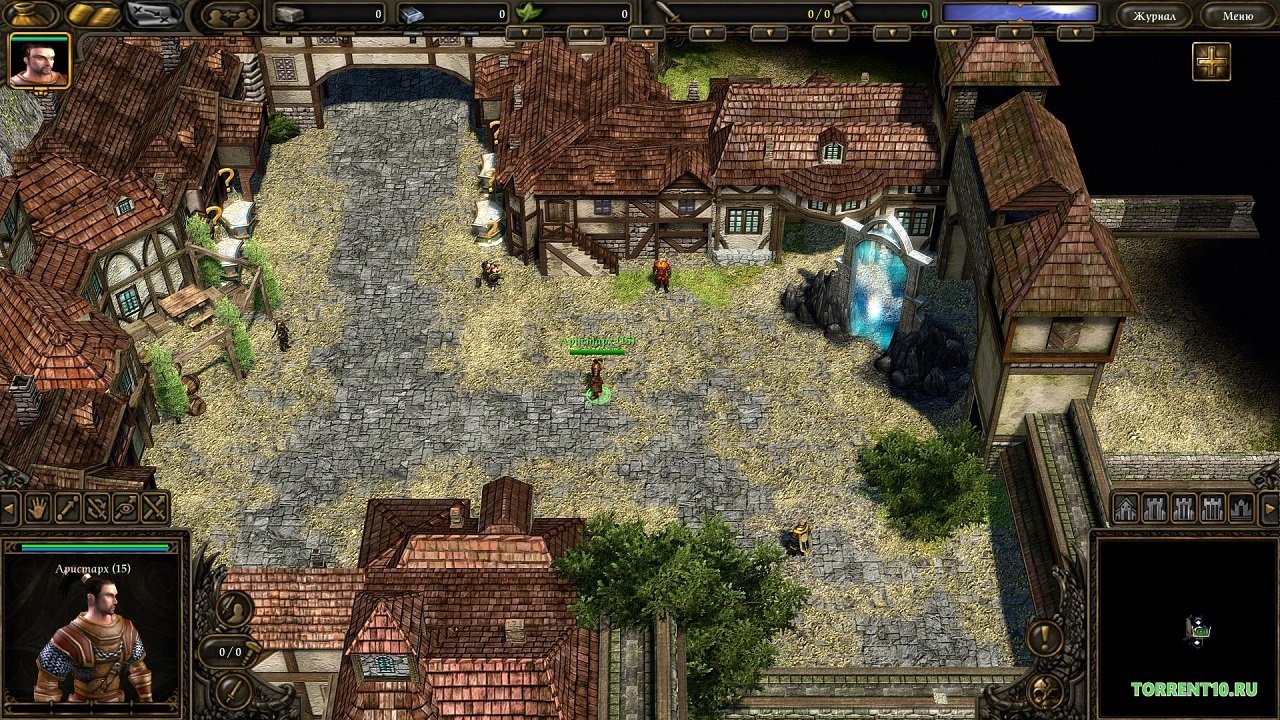
Task: Toggle the move-arrow stance icon
Action: [66, 507]
